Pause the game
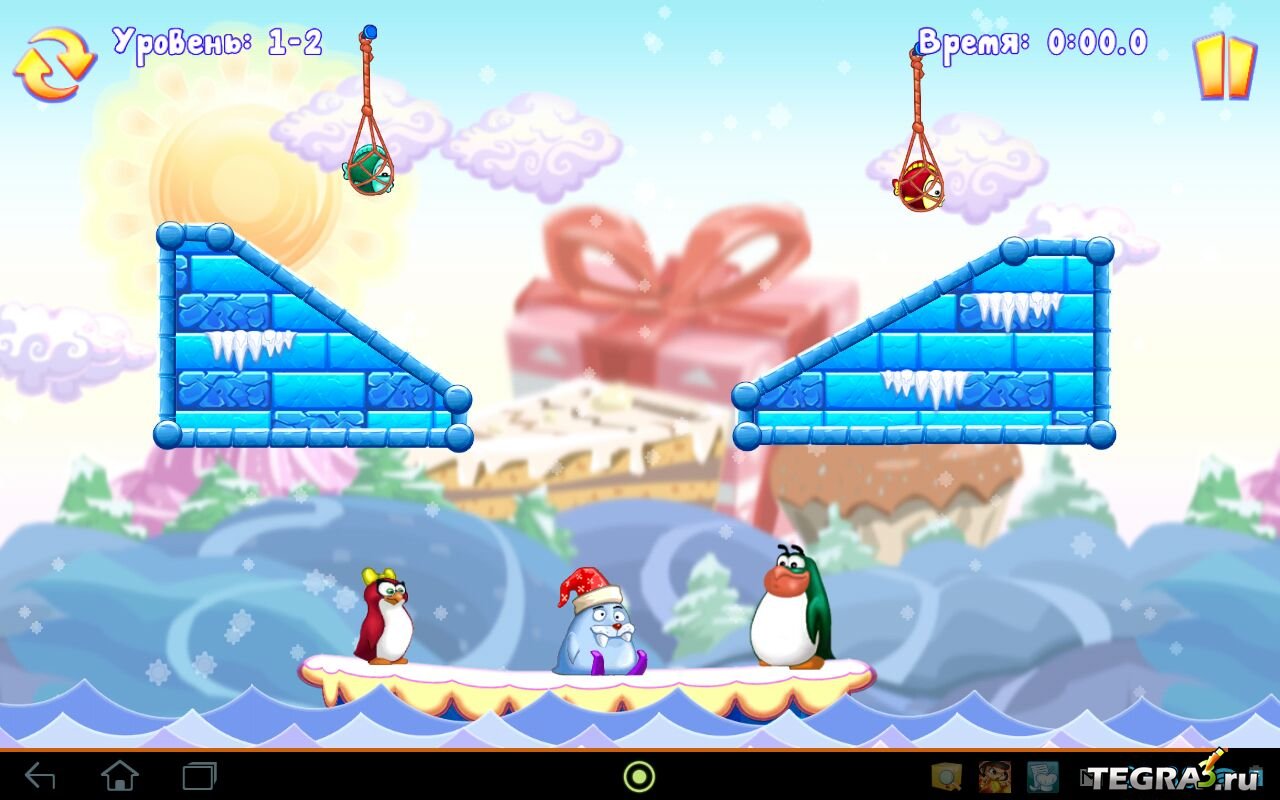 [x=1224, y=67]
